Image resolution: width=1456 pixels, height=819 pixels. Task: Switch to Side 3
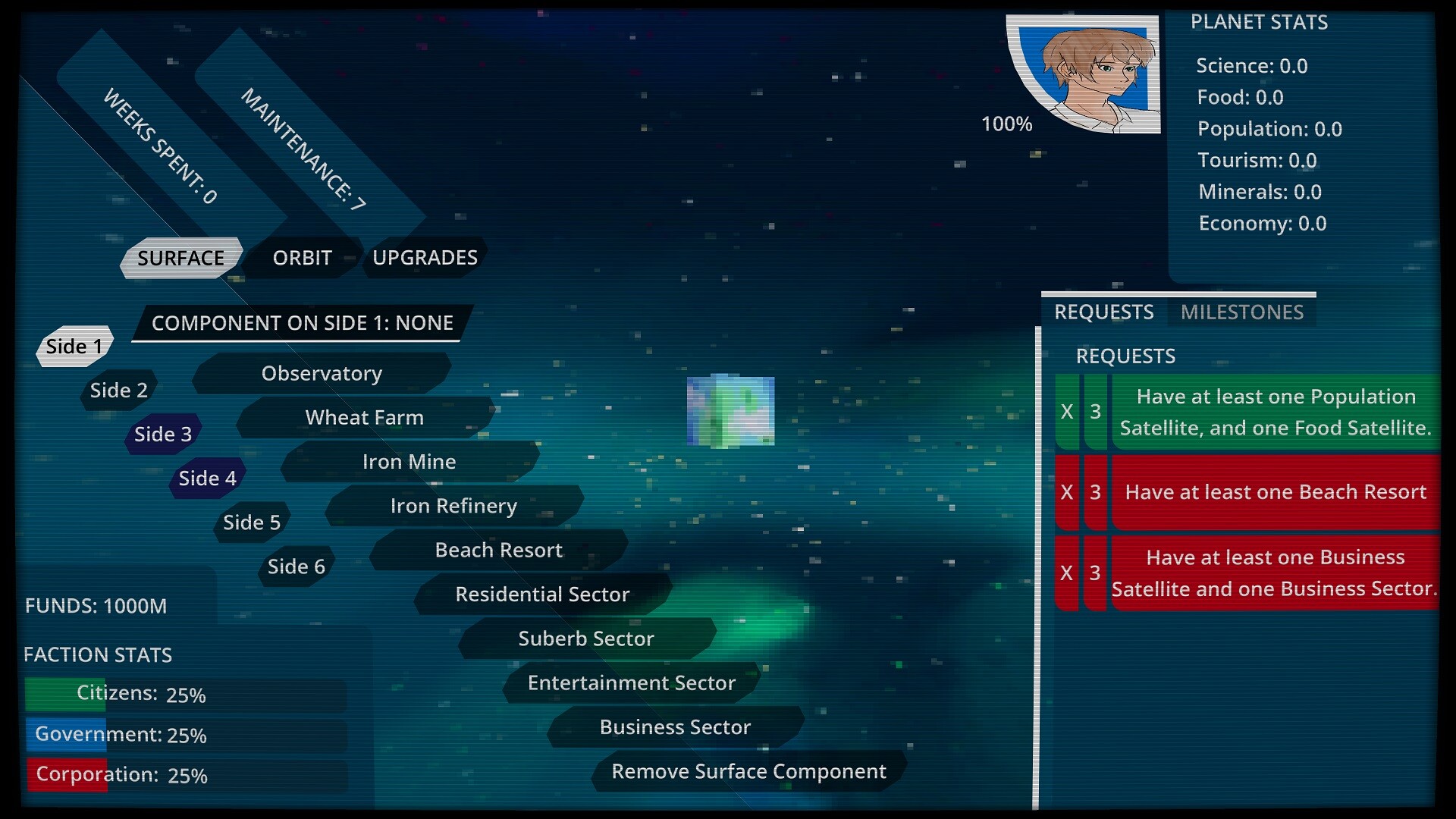tap(163, 435)
